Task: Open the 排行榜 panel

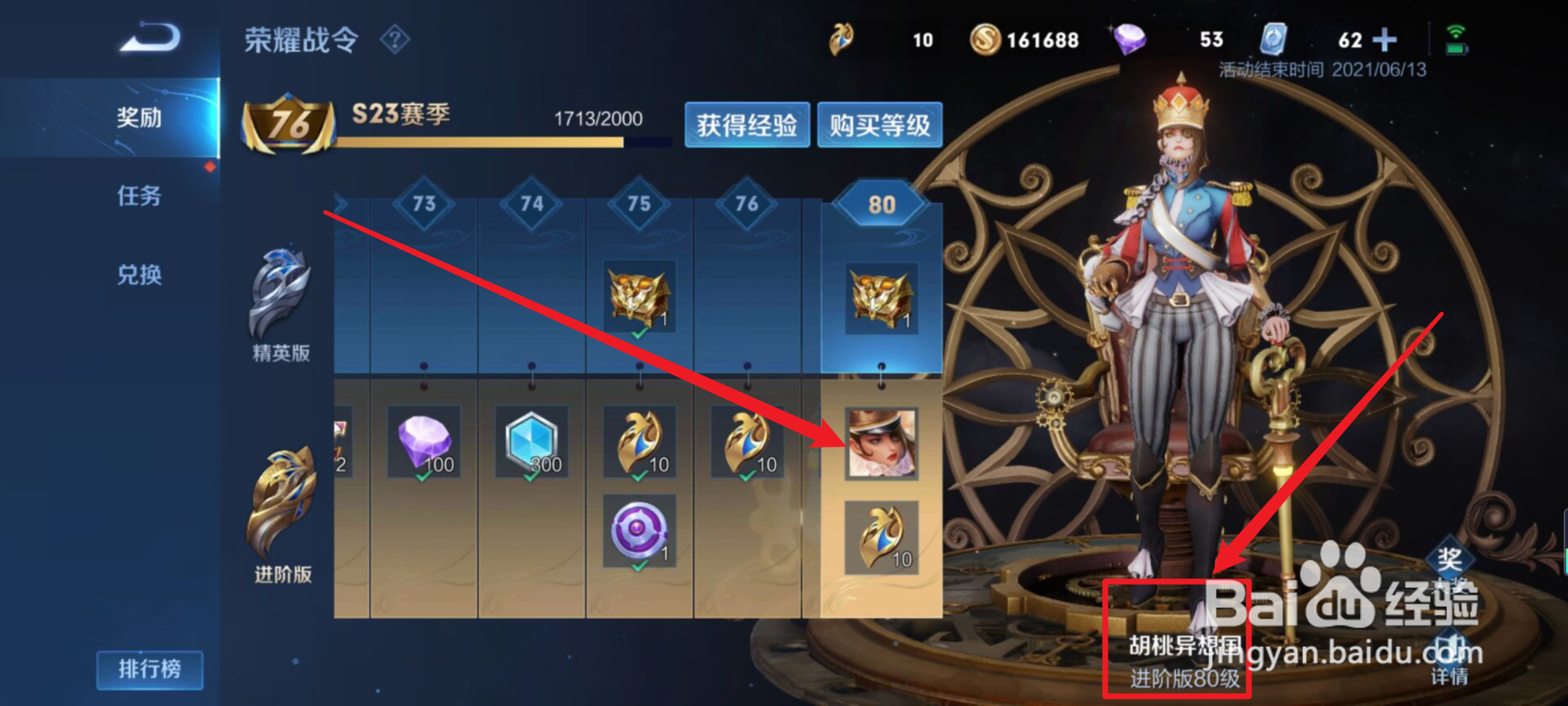Action: tap(149, 670)
